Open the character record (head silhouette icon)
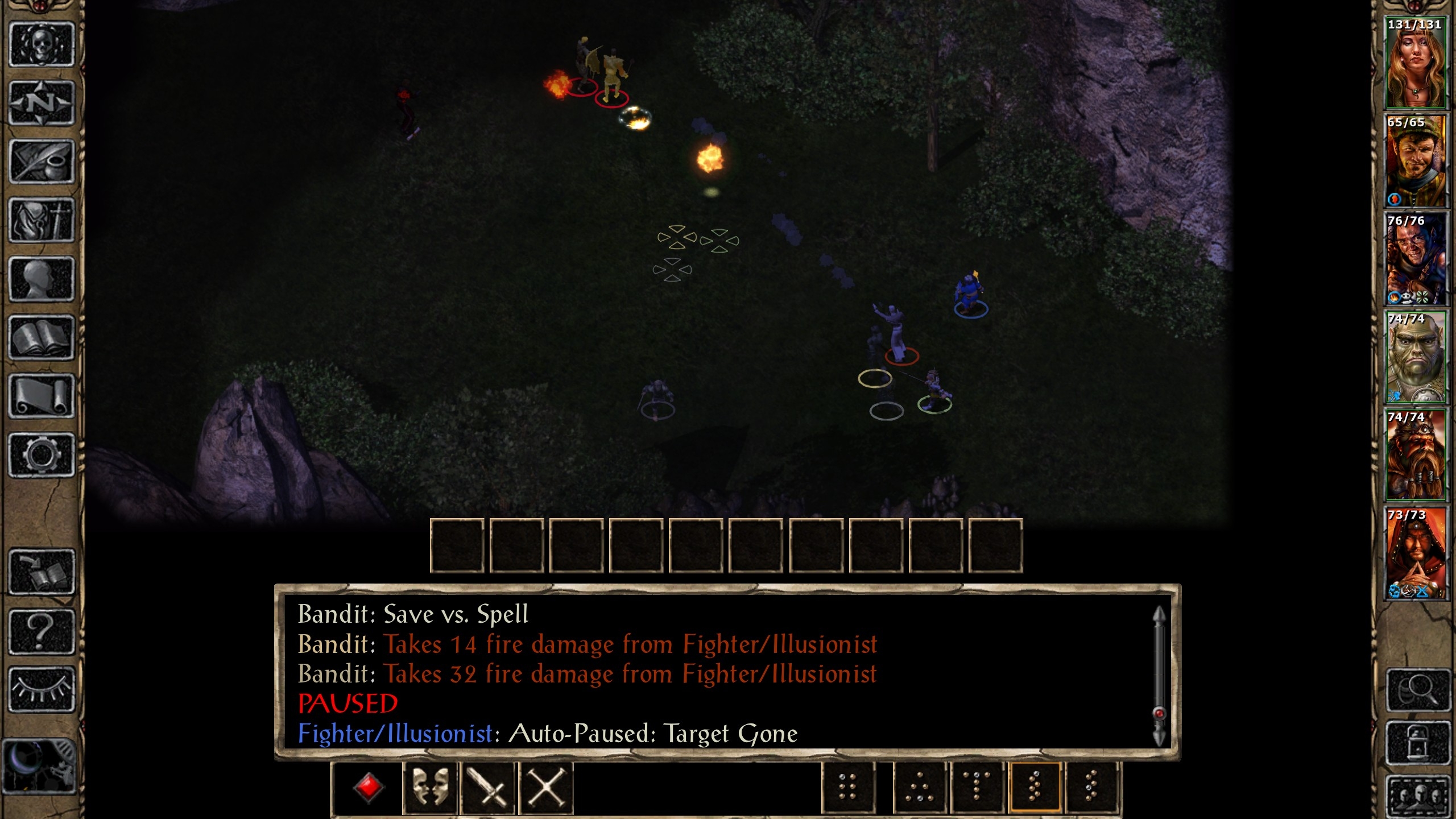 coord(42,279)
